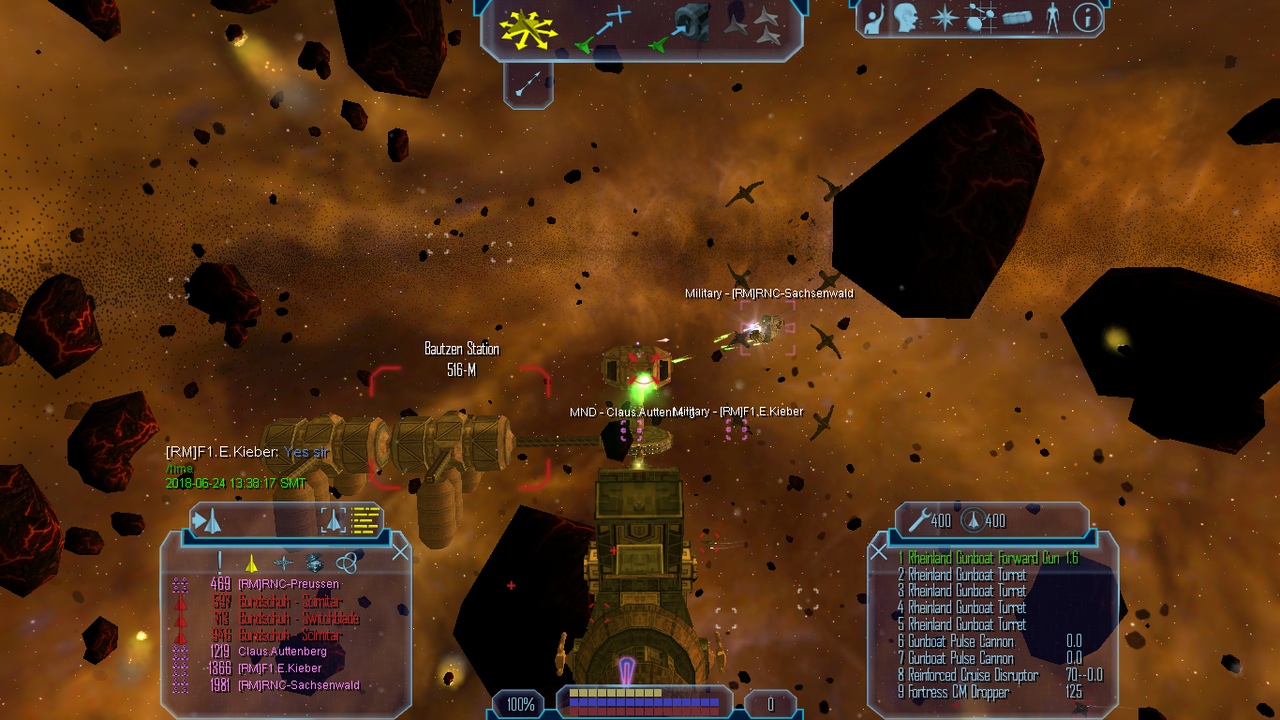Select Claus.Auttenberg in contact list

tap(282, 652)
